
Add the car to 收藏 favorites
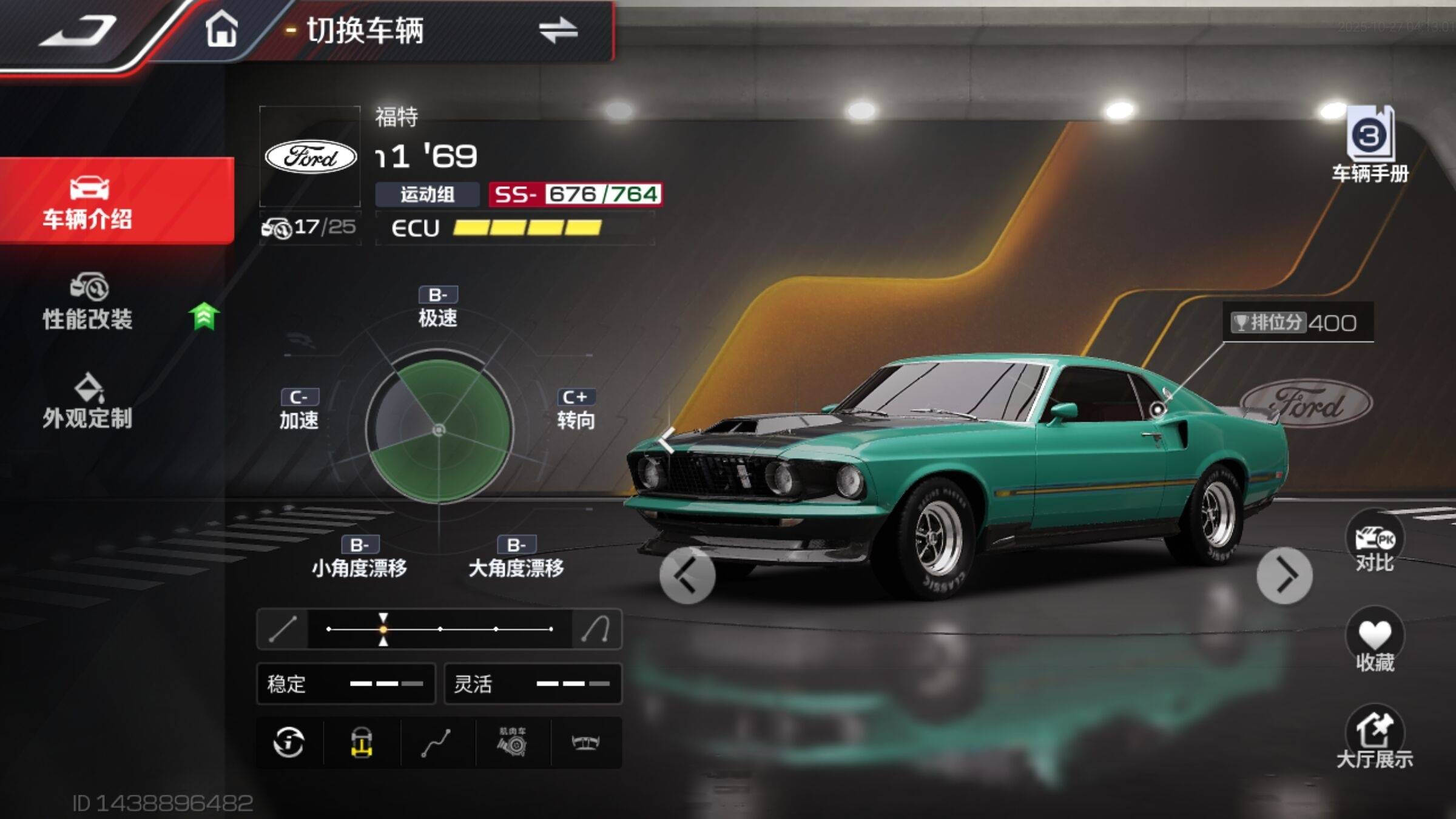[1375, 643]
